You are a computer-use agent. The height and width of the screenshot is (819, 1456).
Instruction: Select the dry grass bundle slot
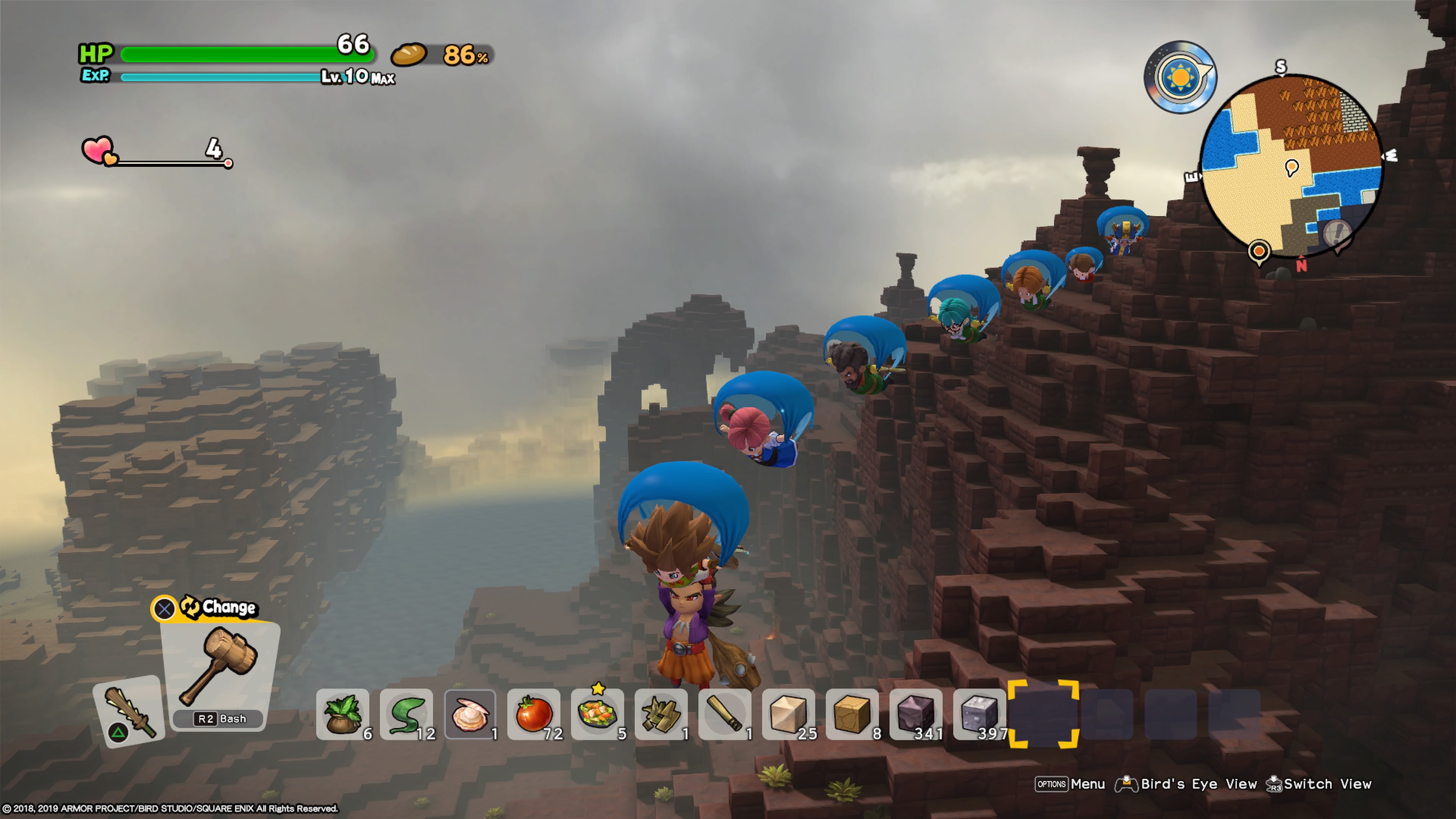(661, 714)
